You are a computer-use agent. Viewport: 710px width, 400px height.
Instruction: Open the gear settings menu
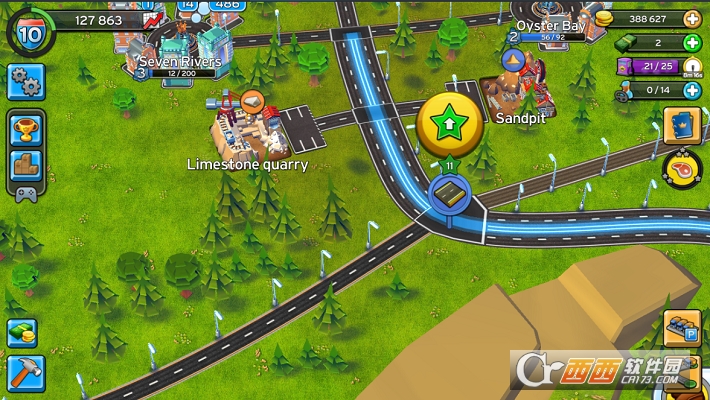tap(26, 82)
